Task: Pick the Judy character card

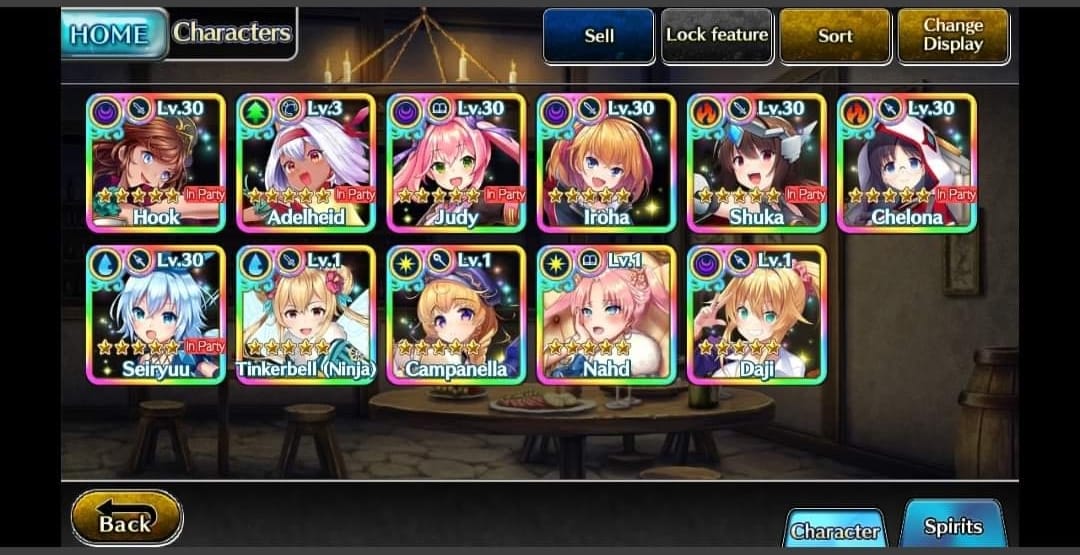Action: coord(456,162)
